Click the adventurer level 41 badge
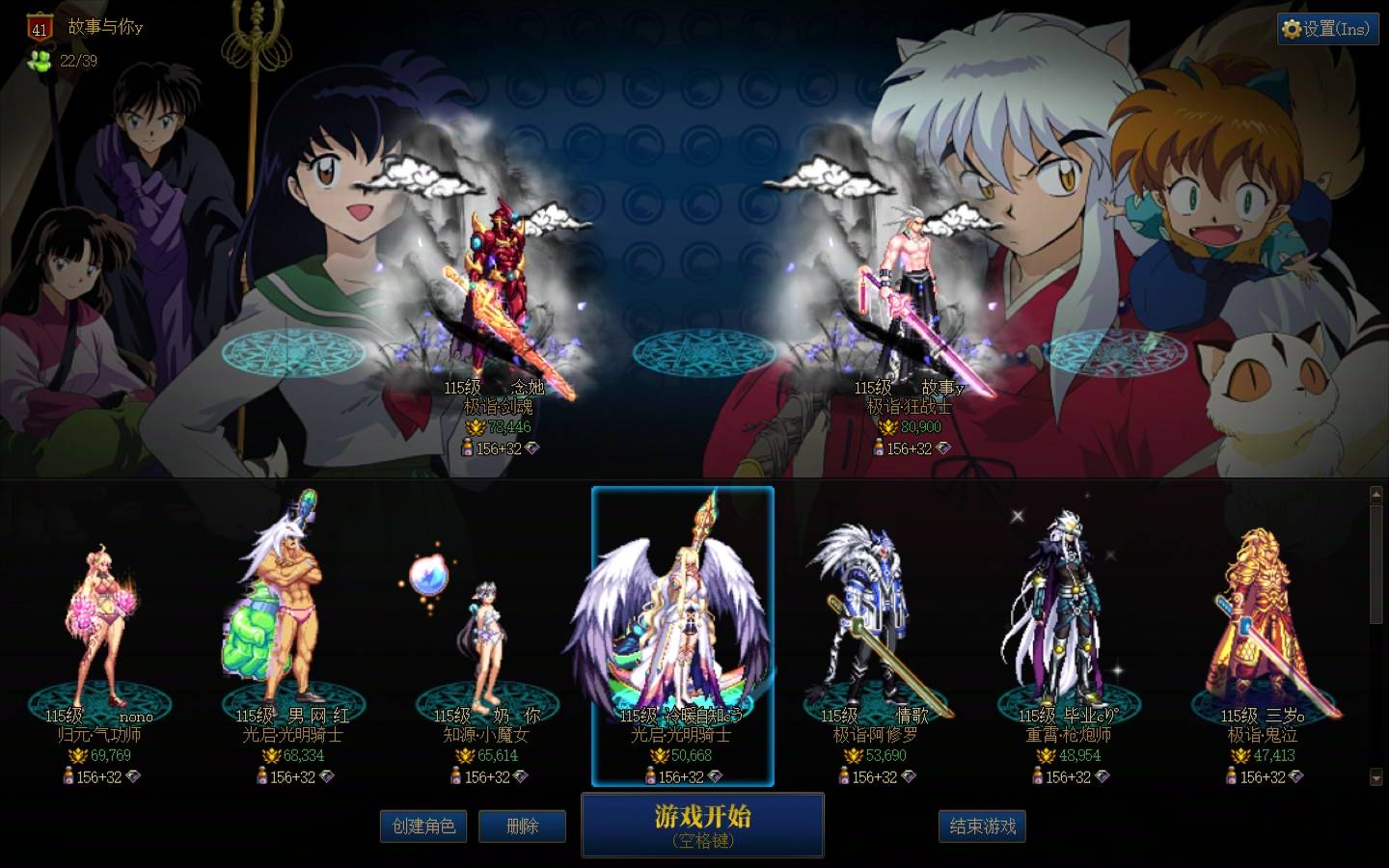The height and width of the screenshot is (868, 1389). (39, 29)
